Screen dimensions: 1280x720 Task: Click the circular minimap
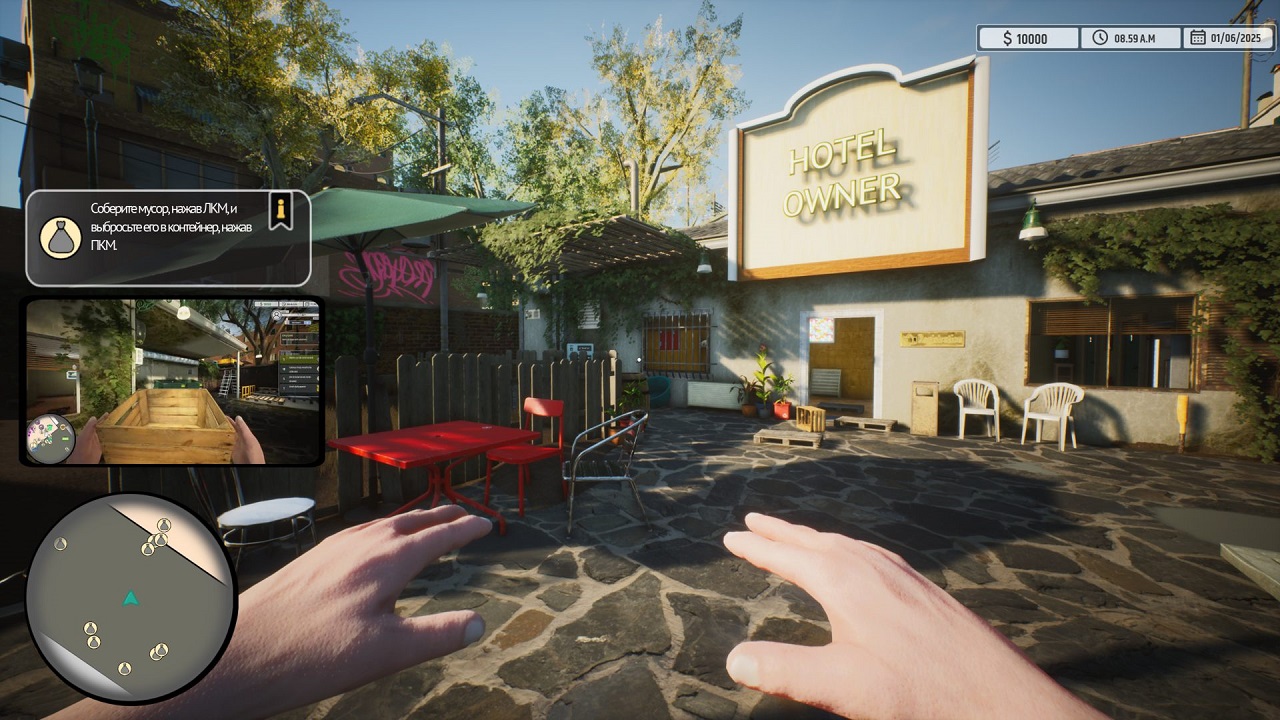tap(130, 597)
